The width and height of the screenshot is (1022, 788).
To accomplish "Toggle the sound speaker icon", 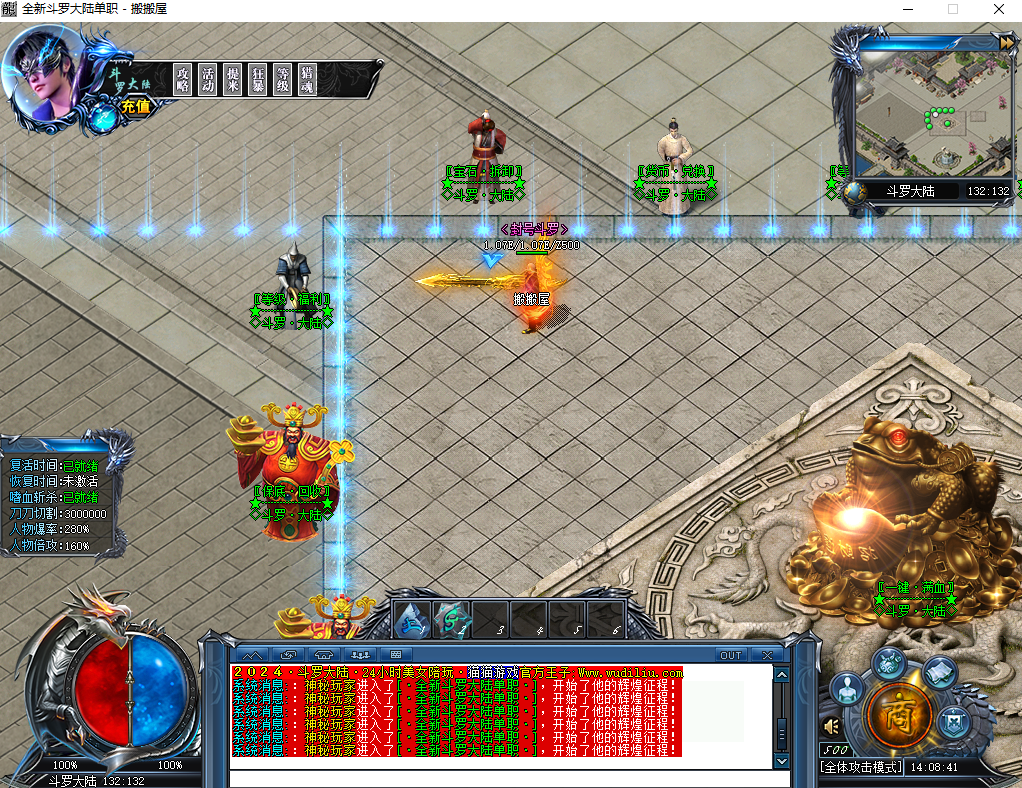I will click(x=830, y=726).
